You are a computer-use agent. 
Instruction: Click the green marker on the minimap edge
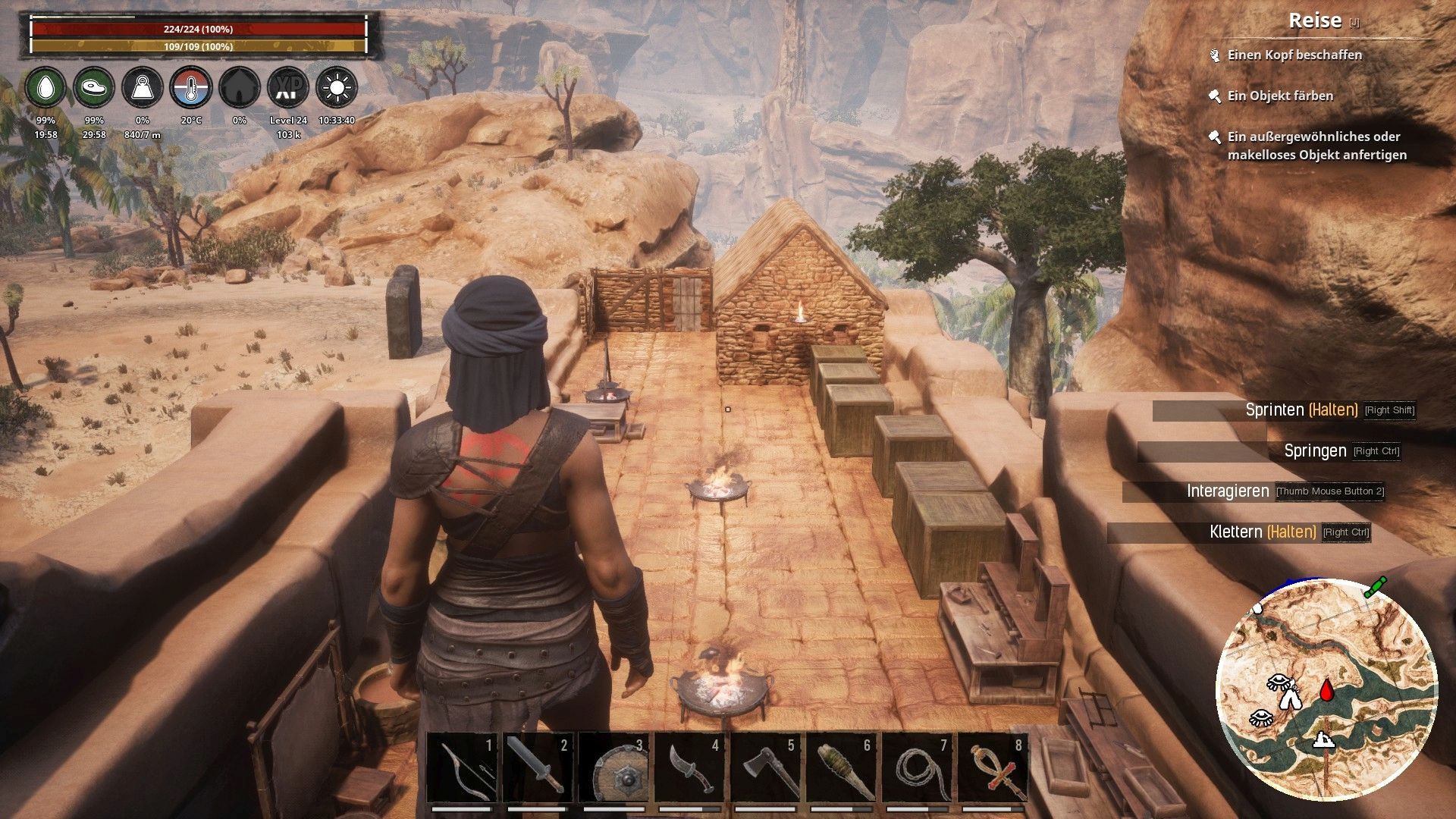[1376, 587]
